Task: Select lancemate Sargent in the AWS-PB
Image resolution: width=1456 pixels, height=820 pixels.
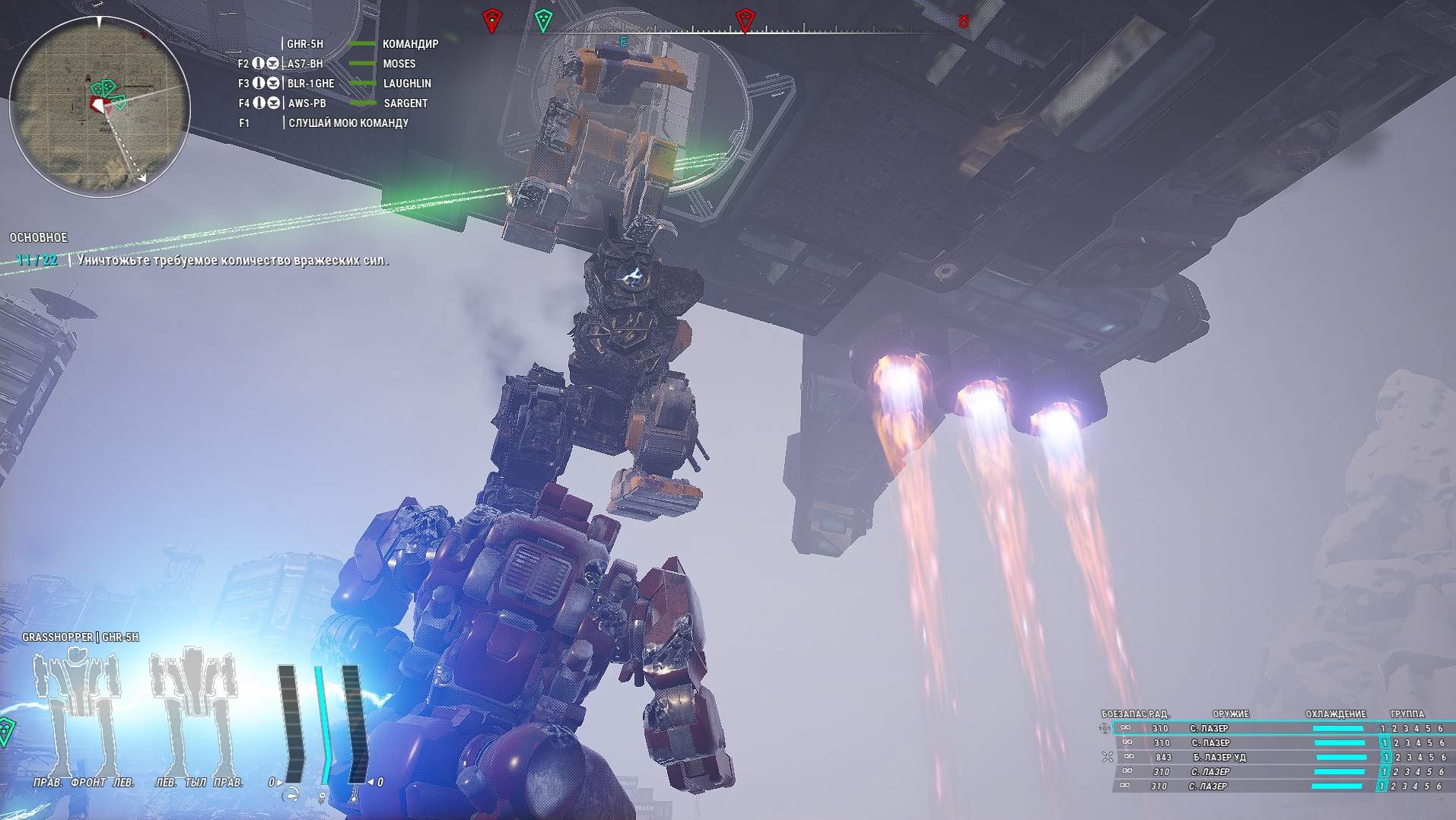Action: [339, 103]
